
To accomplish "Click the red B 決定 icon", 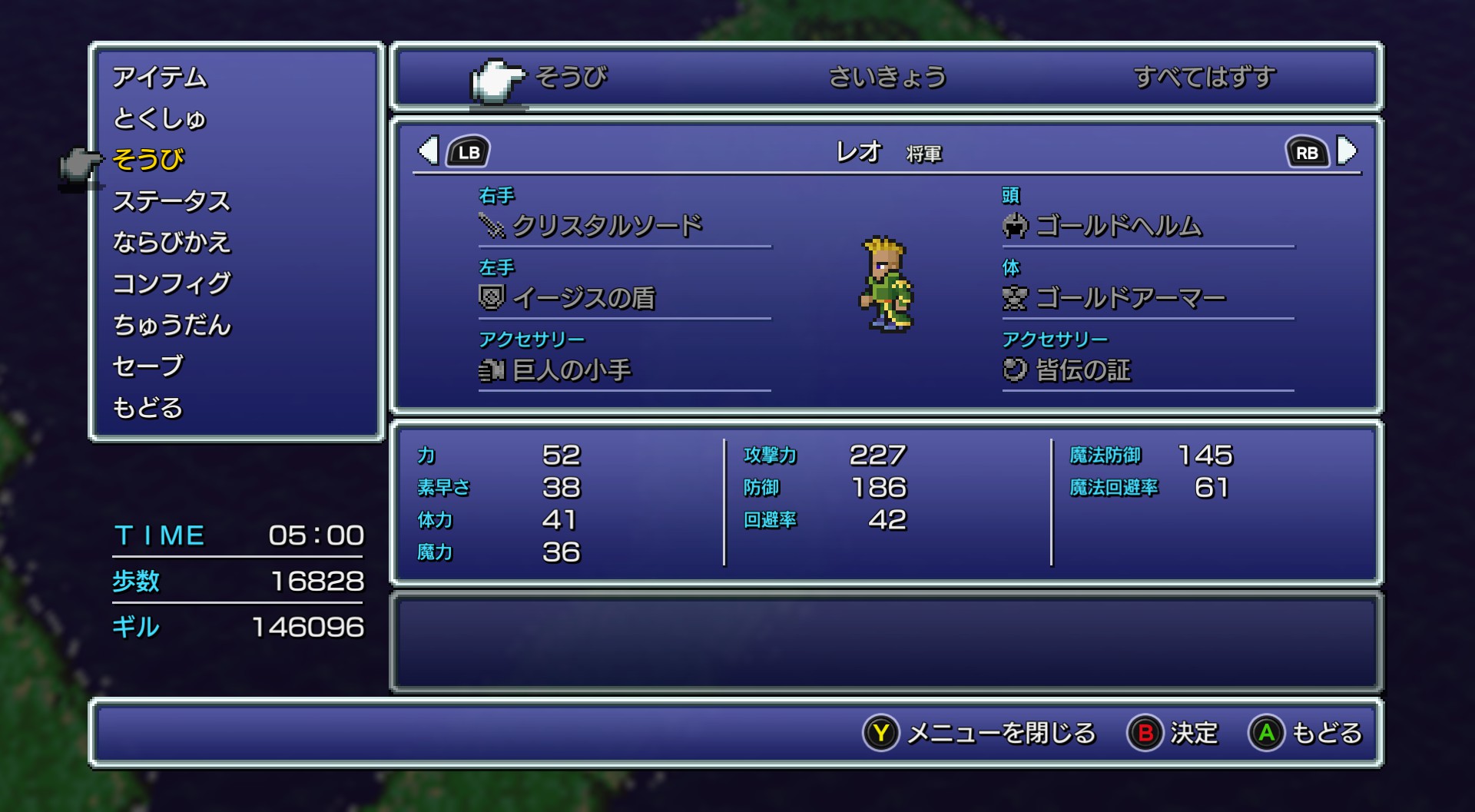I will 1144,734.
